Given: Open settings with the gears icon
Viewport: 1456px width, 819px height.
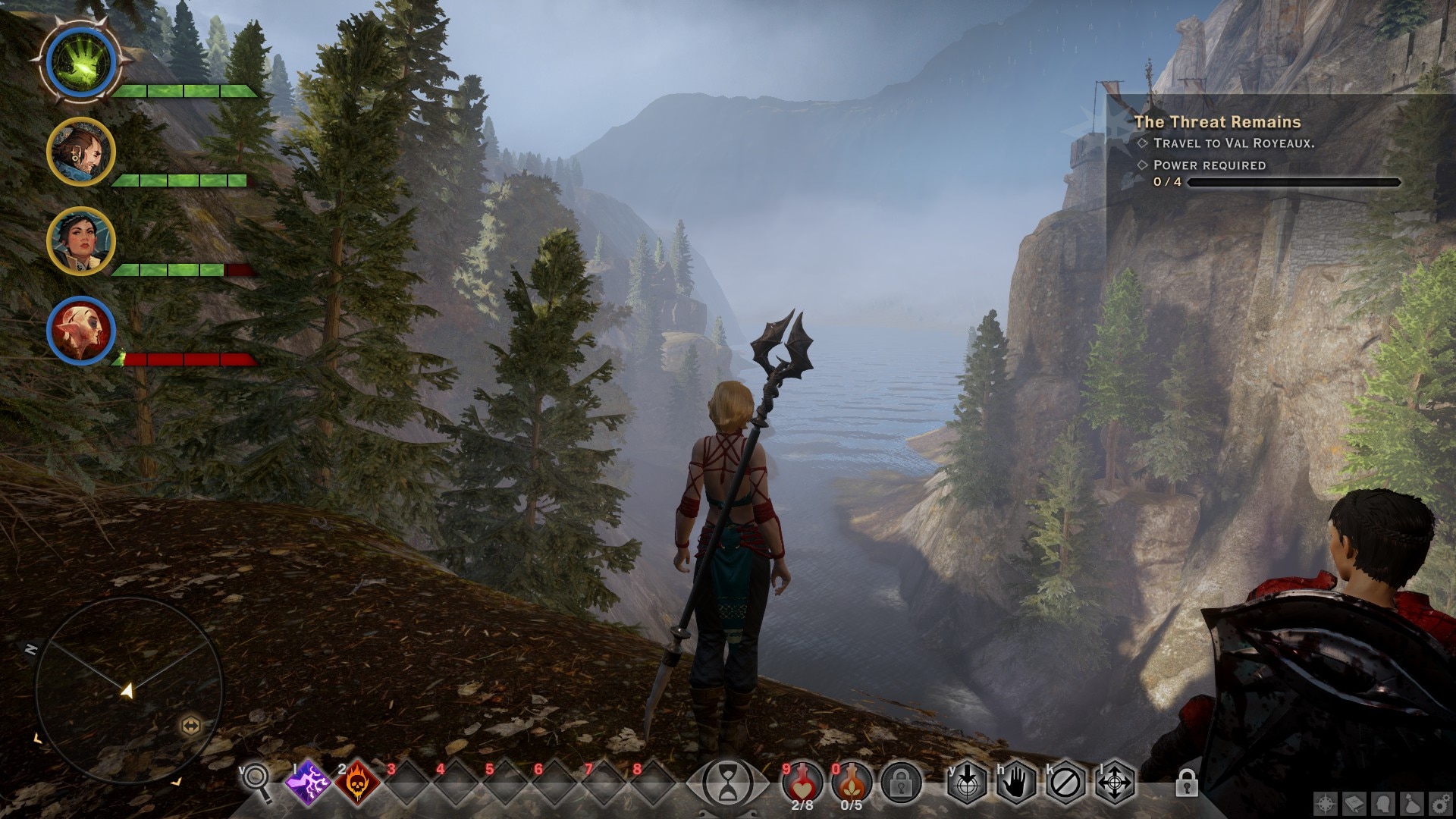Looking at the screenshot, I should pyautogui.click(x=1441, y=803).
